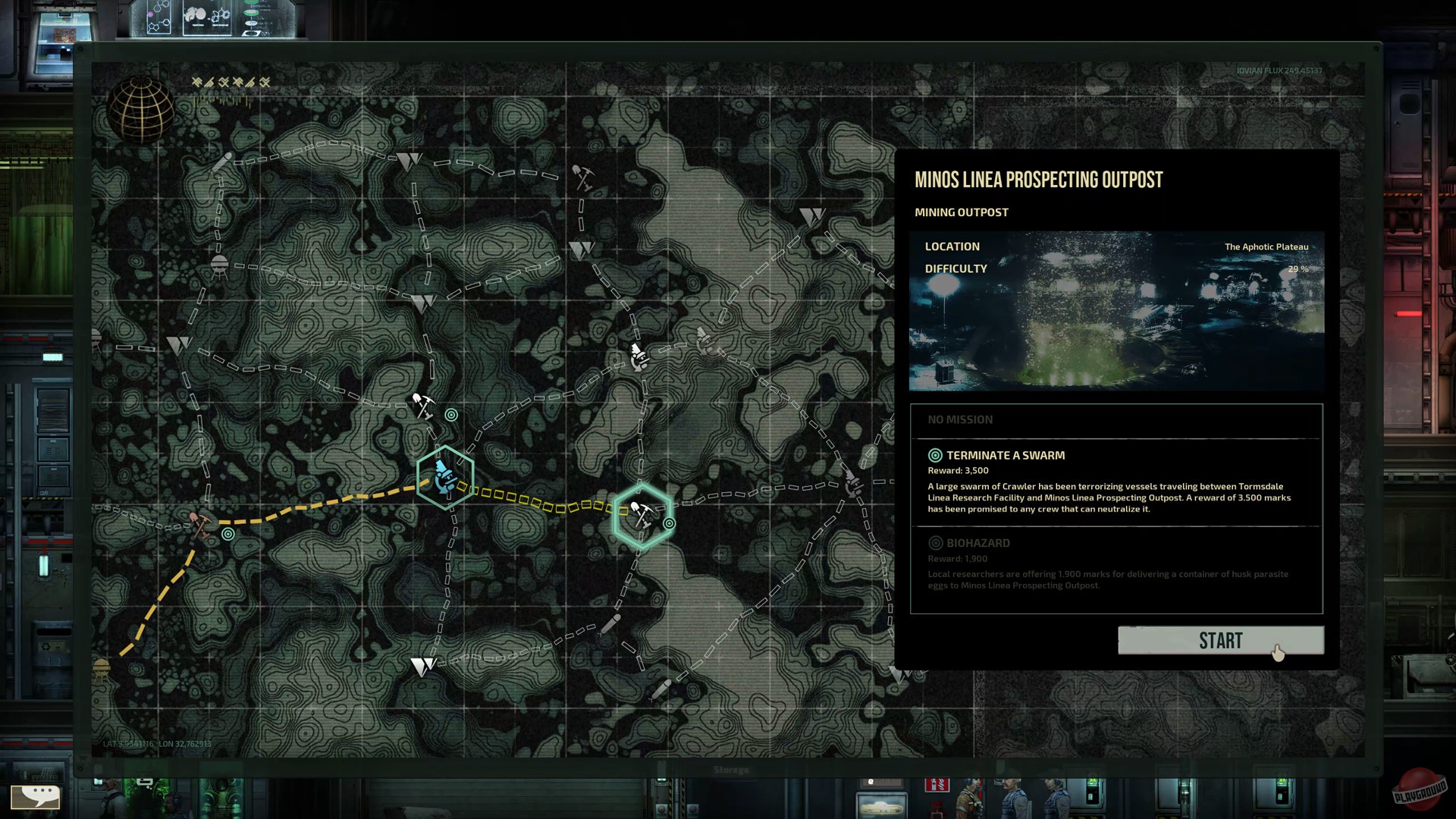Click the green mission target icon beside the destination hexagon
1456x819 pixels.
(668, 523)
